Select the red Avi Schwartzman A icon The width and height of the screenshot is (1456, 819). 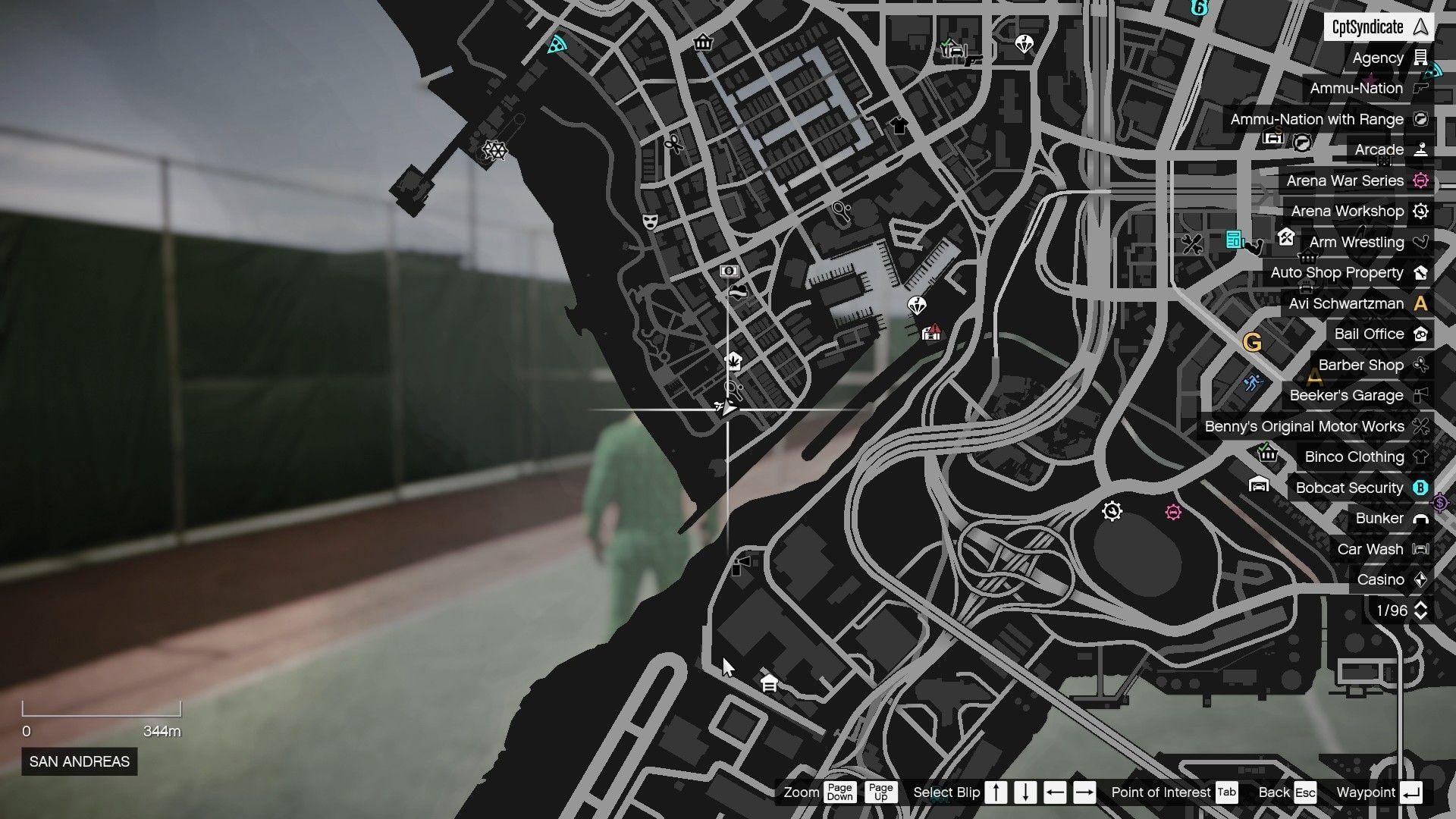pyautogui.click(x=1420, y=303)
